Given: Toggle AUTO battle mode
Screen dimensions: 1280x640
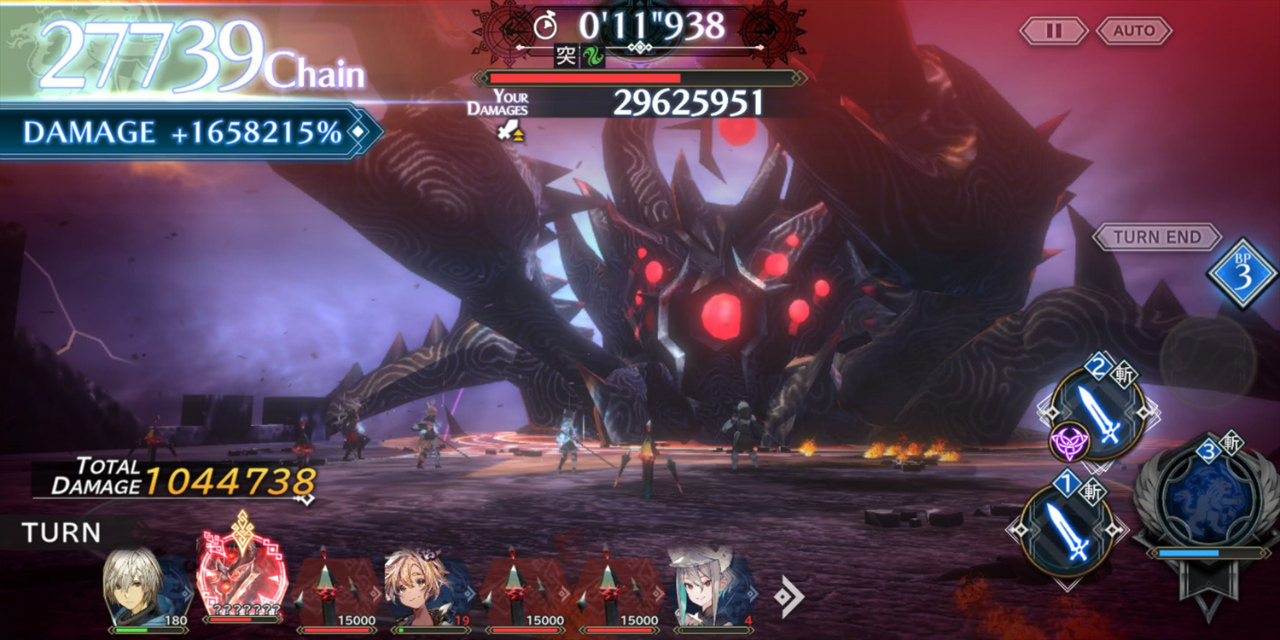Looking at the screenshot, I should pos(1133,31).
